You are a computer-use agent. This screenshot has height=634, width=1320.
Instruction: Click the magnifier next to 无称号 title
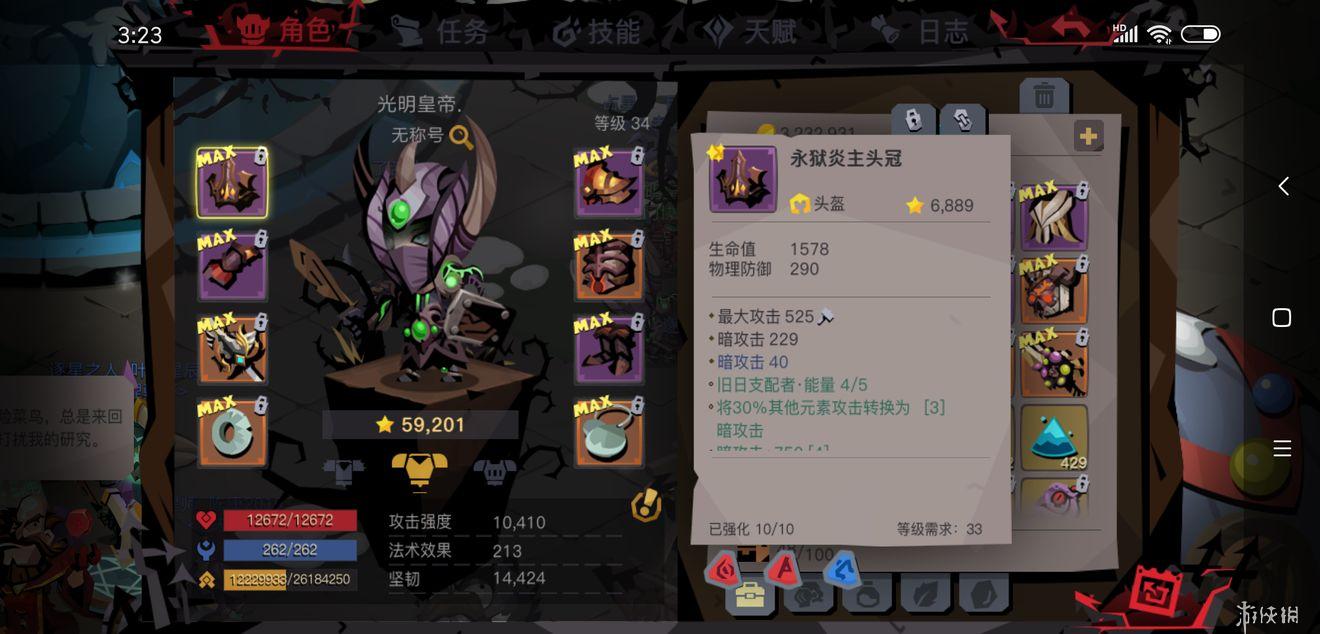tap(461, 136)
